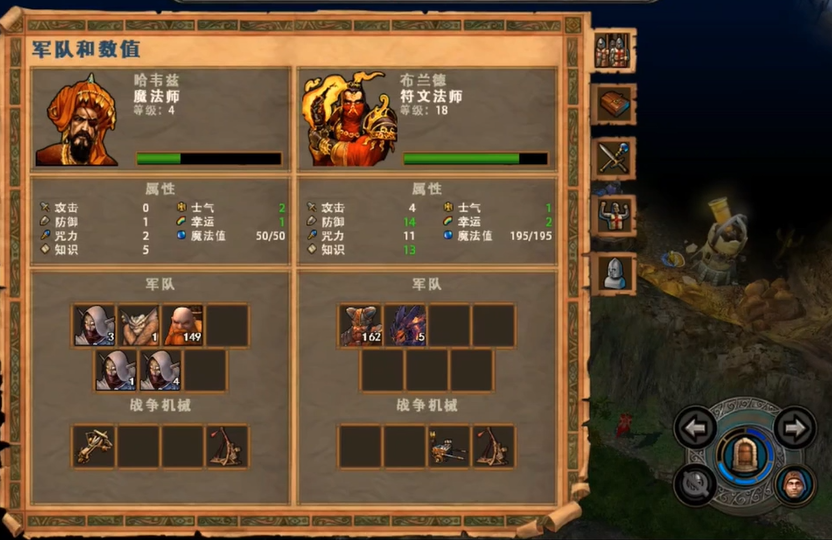Select the left hero's ballista war machine

tap(94, 446)
